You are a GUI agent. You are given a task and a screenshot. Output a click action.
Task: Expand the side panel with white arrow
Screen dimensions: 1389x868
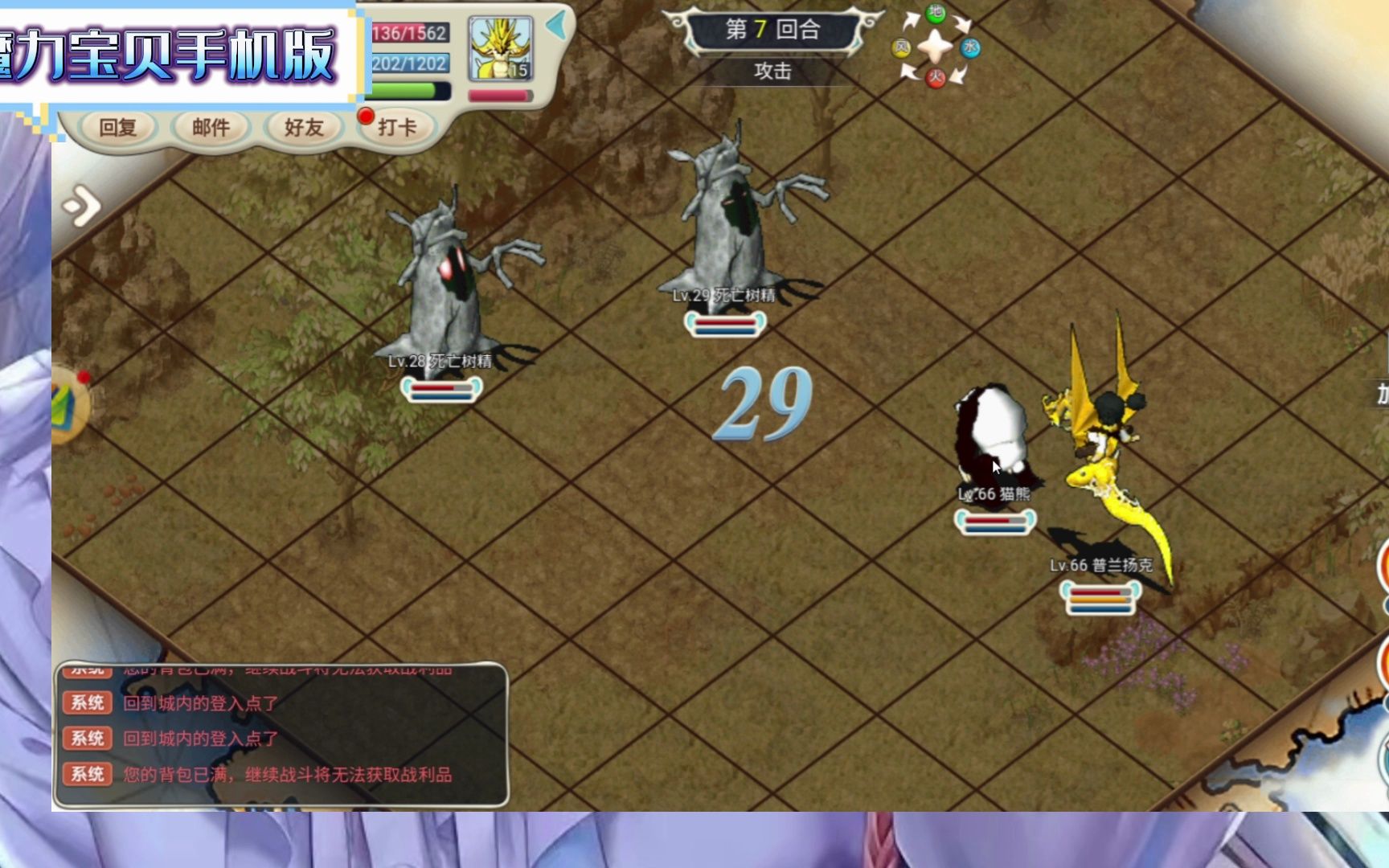[82, 207]
